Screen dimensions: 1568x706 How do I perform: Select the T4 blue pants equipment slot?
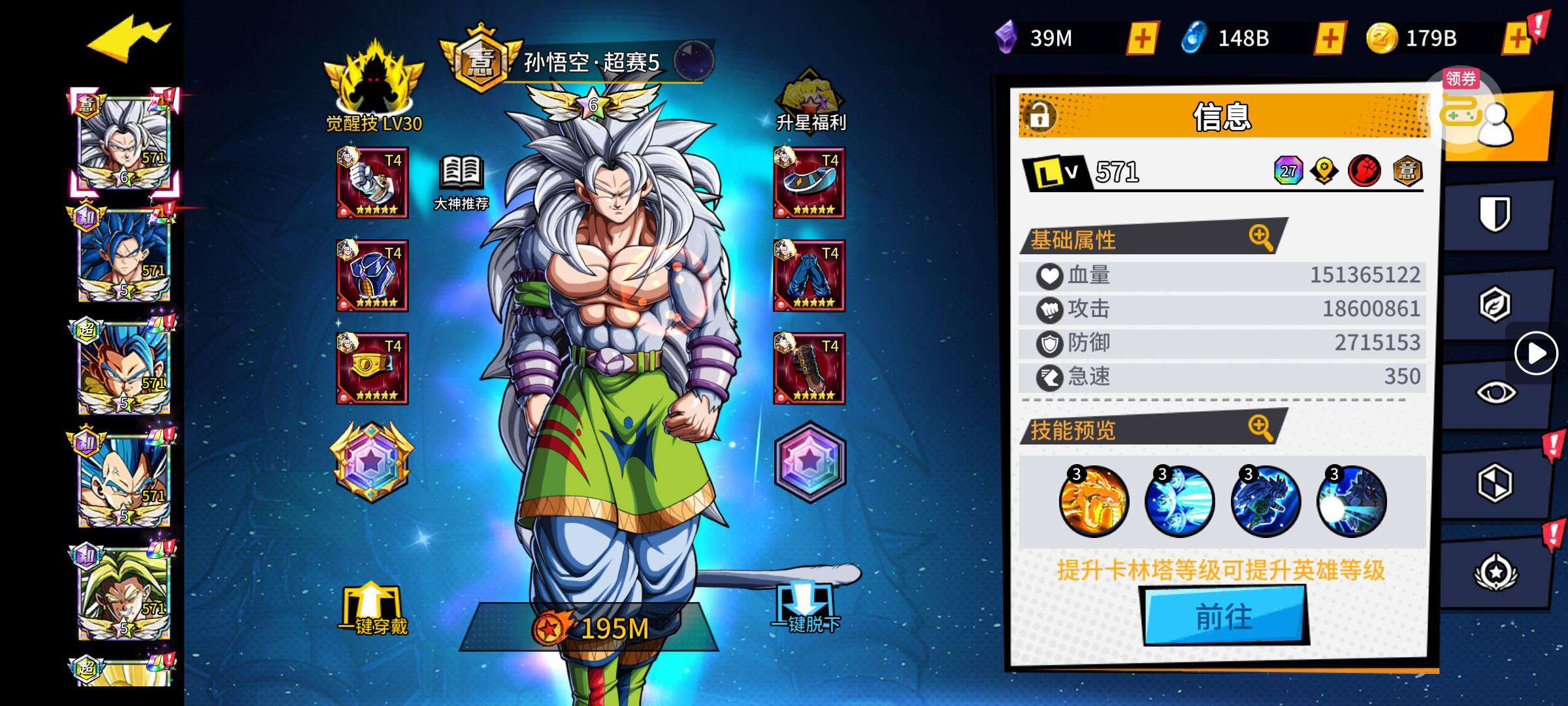(809, 276)
